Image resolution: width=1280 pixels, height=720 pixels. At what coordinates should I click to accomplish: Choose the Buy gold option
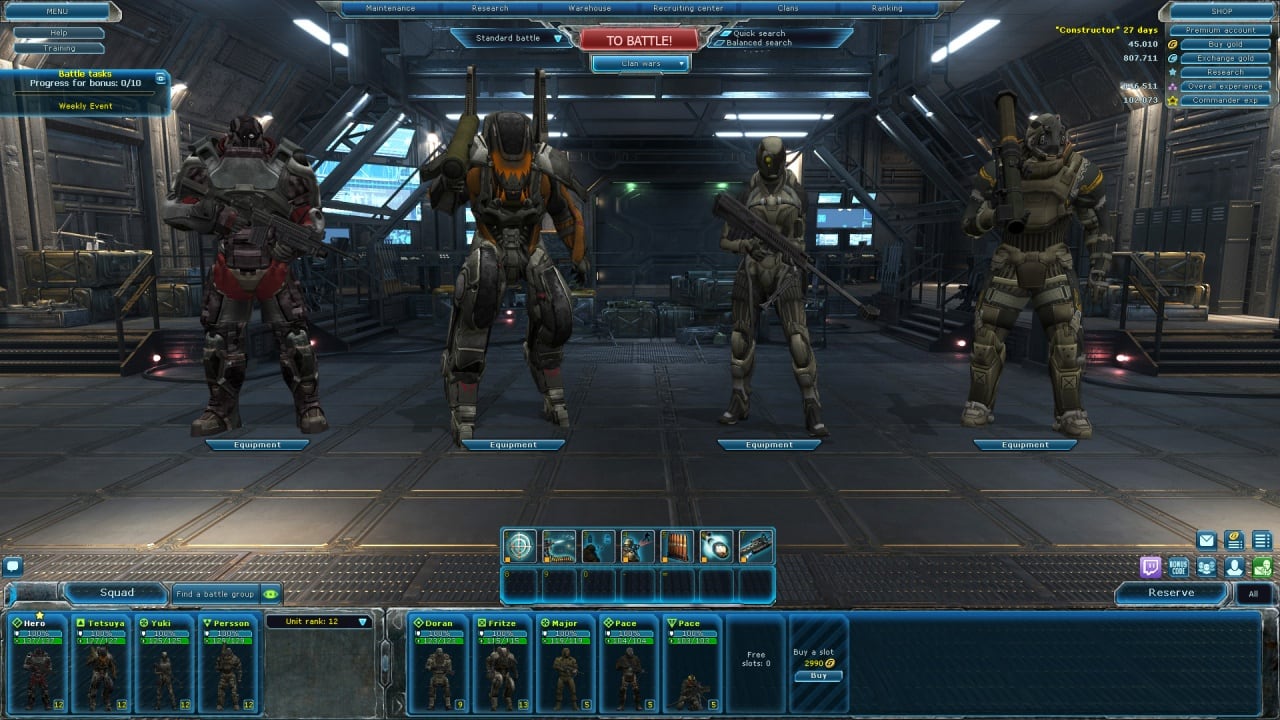(1224, 44)
